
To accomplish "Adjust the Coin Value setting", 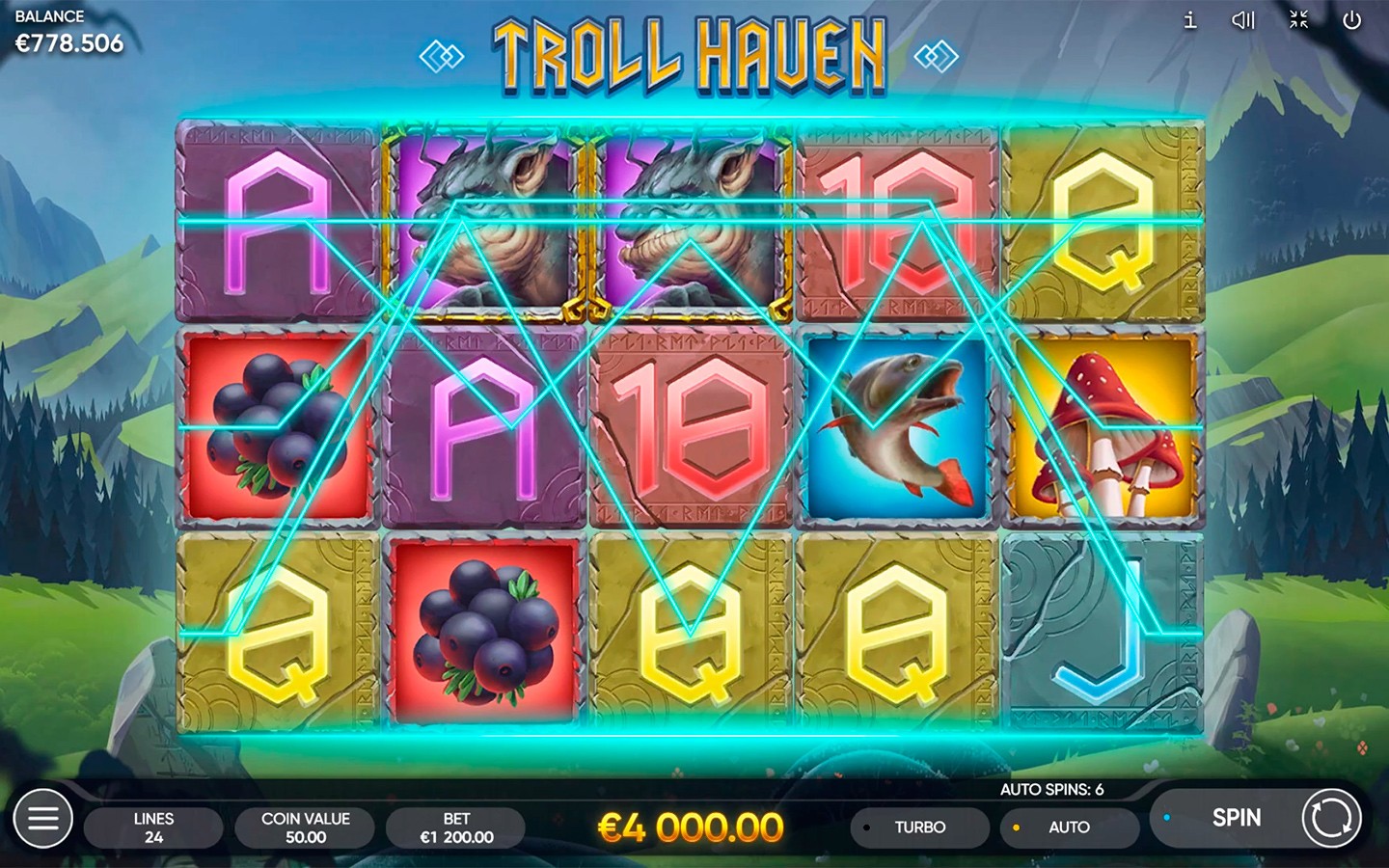I will [305, 827].
